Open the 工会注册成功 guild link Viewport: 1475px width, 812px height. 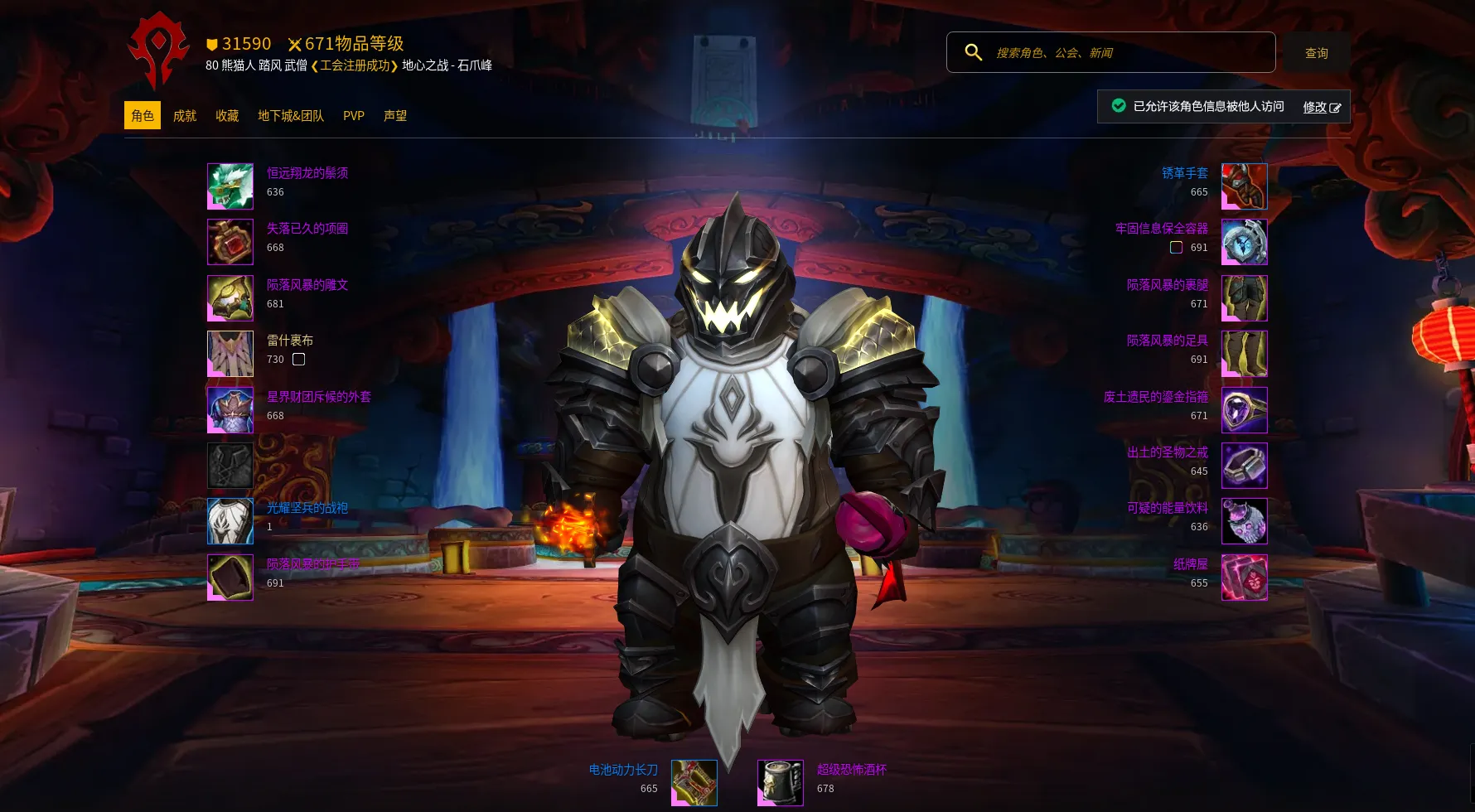click(x=355, y=65)
